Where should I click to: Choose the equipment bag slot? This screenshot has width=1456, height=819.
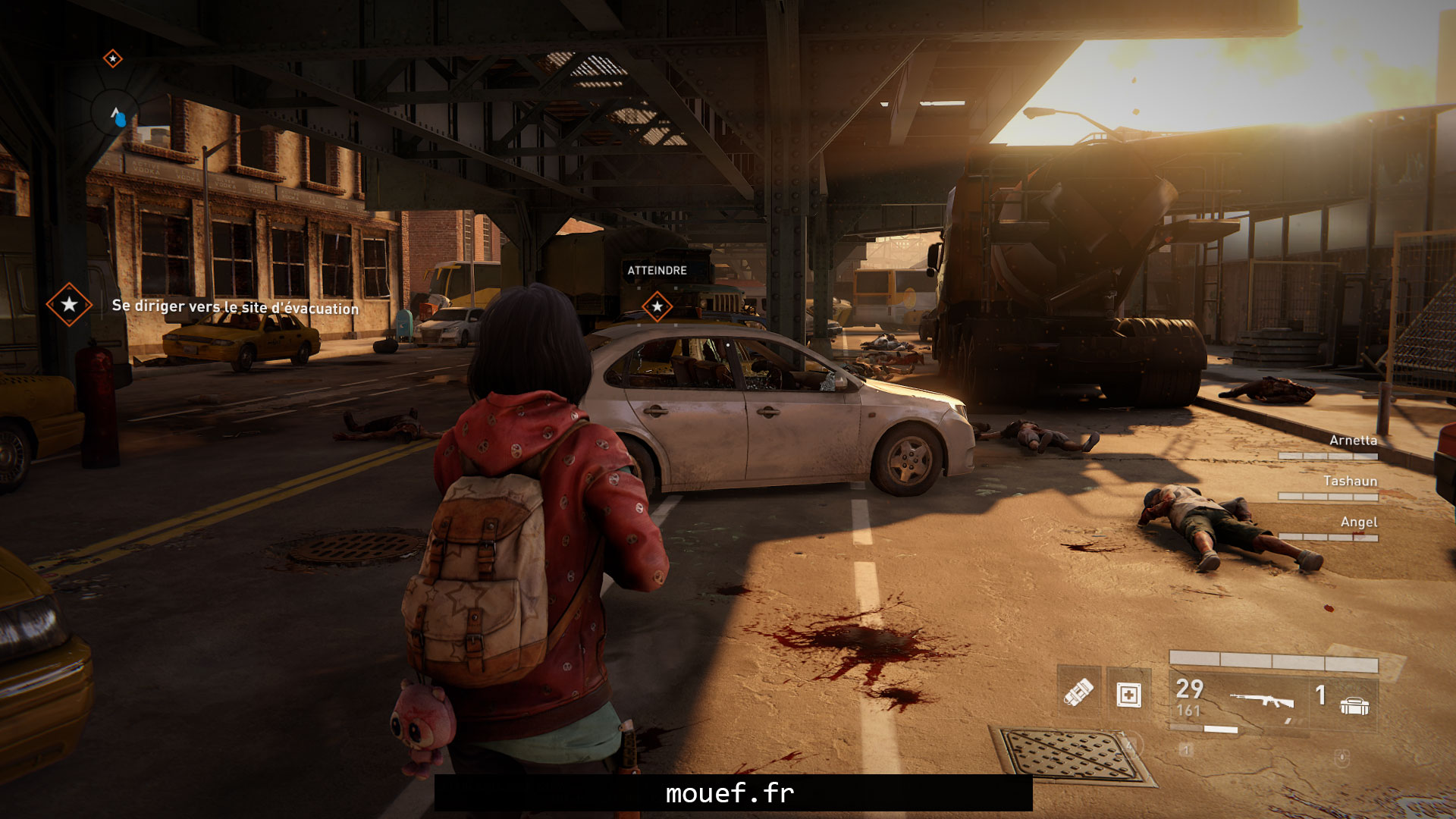click(1354, 705)
